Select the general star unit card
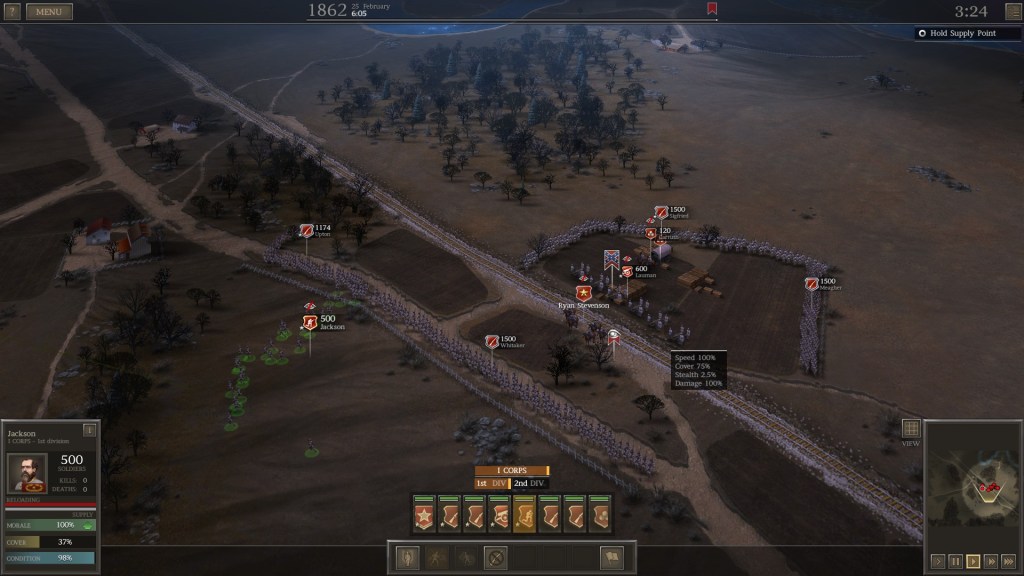The height and width of the screenshot is (576, 1024). click(x=423, y=515)
